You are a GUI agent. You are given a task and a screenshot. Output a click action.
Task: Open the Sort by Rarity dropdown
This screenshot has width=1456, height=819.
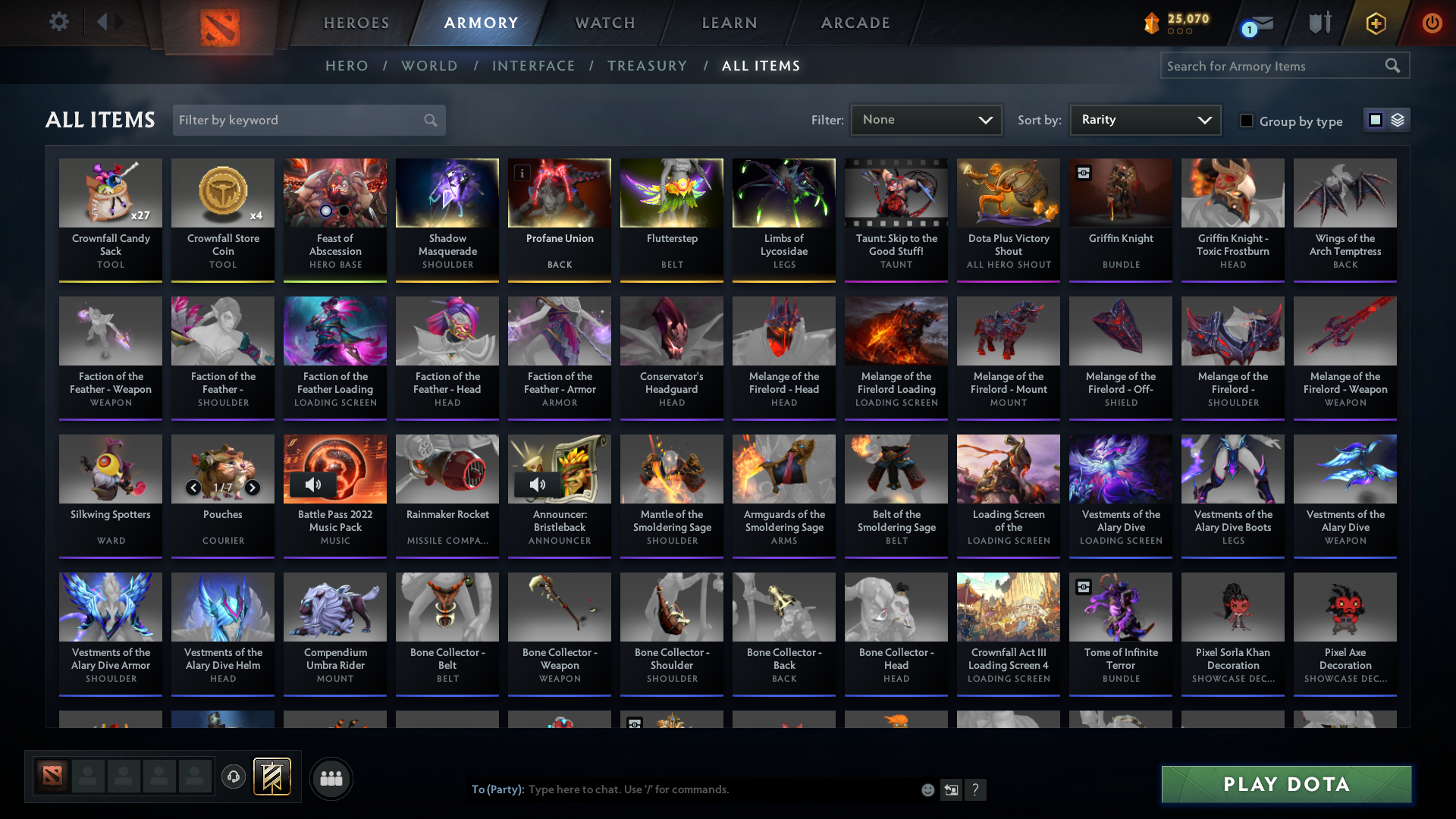[1144, 119]
